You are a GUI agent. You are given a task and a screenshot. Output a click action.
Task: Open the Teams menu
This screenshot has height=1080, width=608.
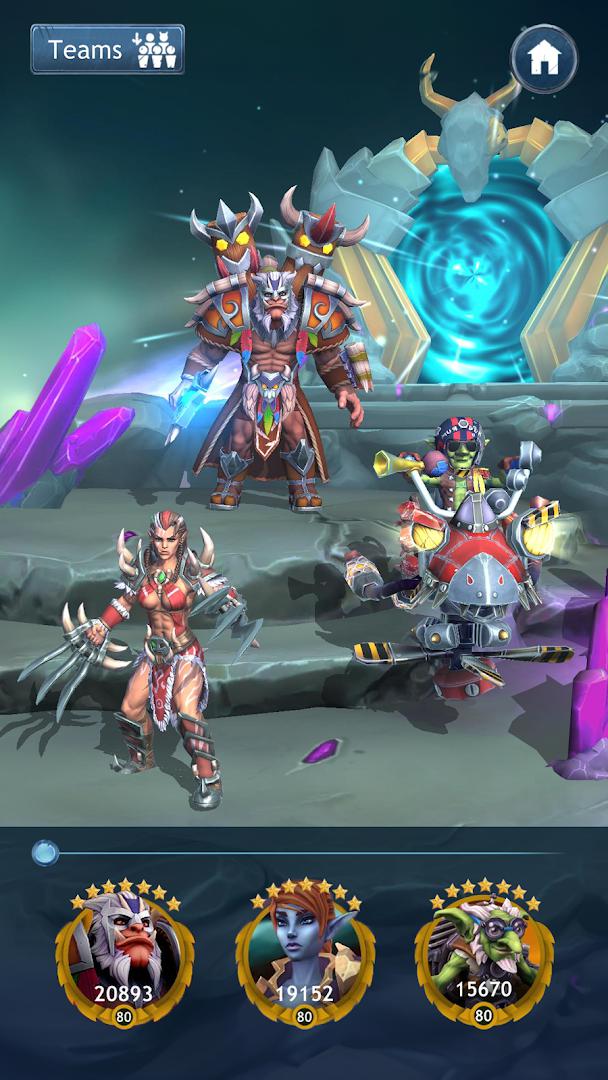click(x=107, y=49)
